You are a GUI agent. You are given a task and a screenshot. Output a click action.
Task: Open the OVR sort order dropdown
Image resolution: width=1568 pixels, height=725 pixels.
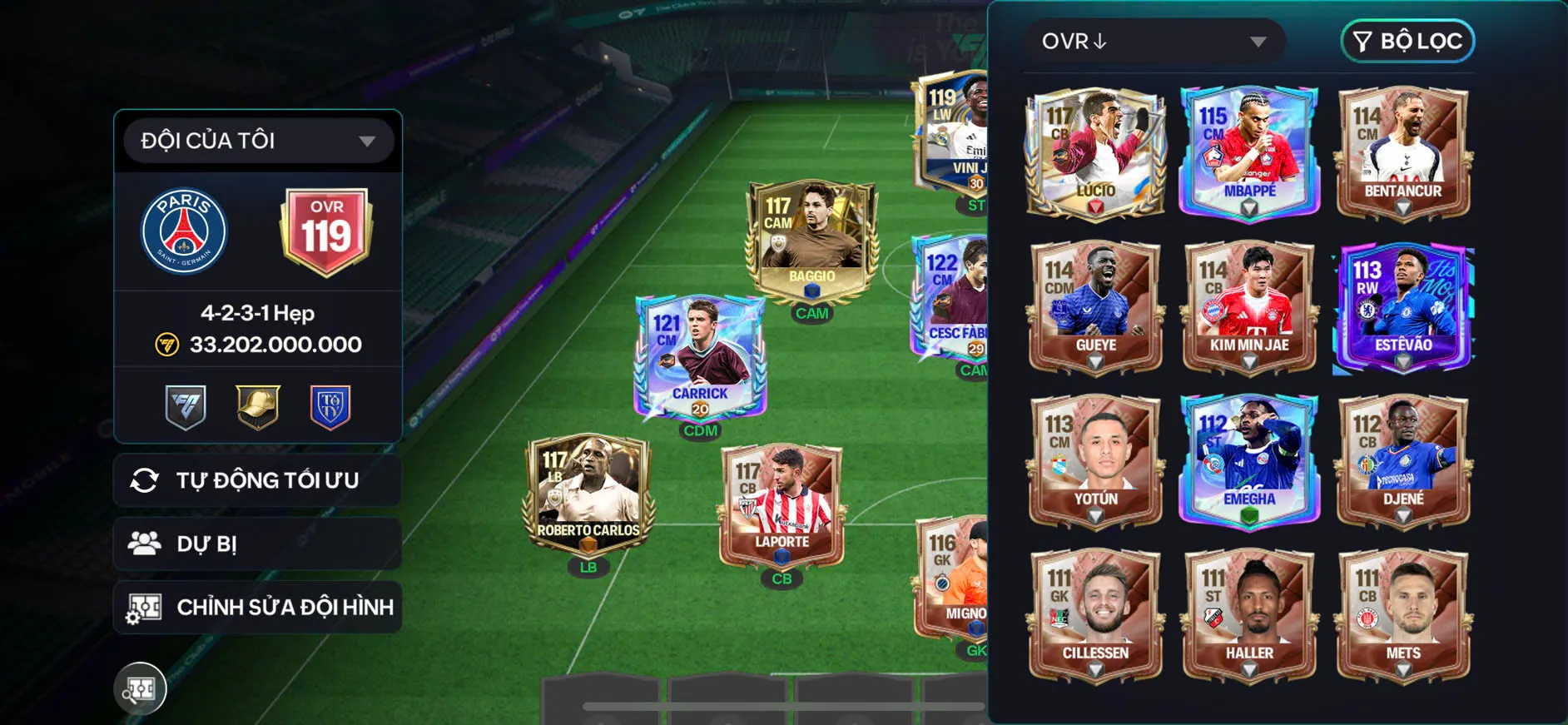[1157, 41]
